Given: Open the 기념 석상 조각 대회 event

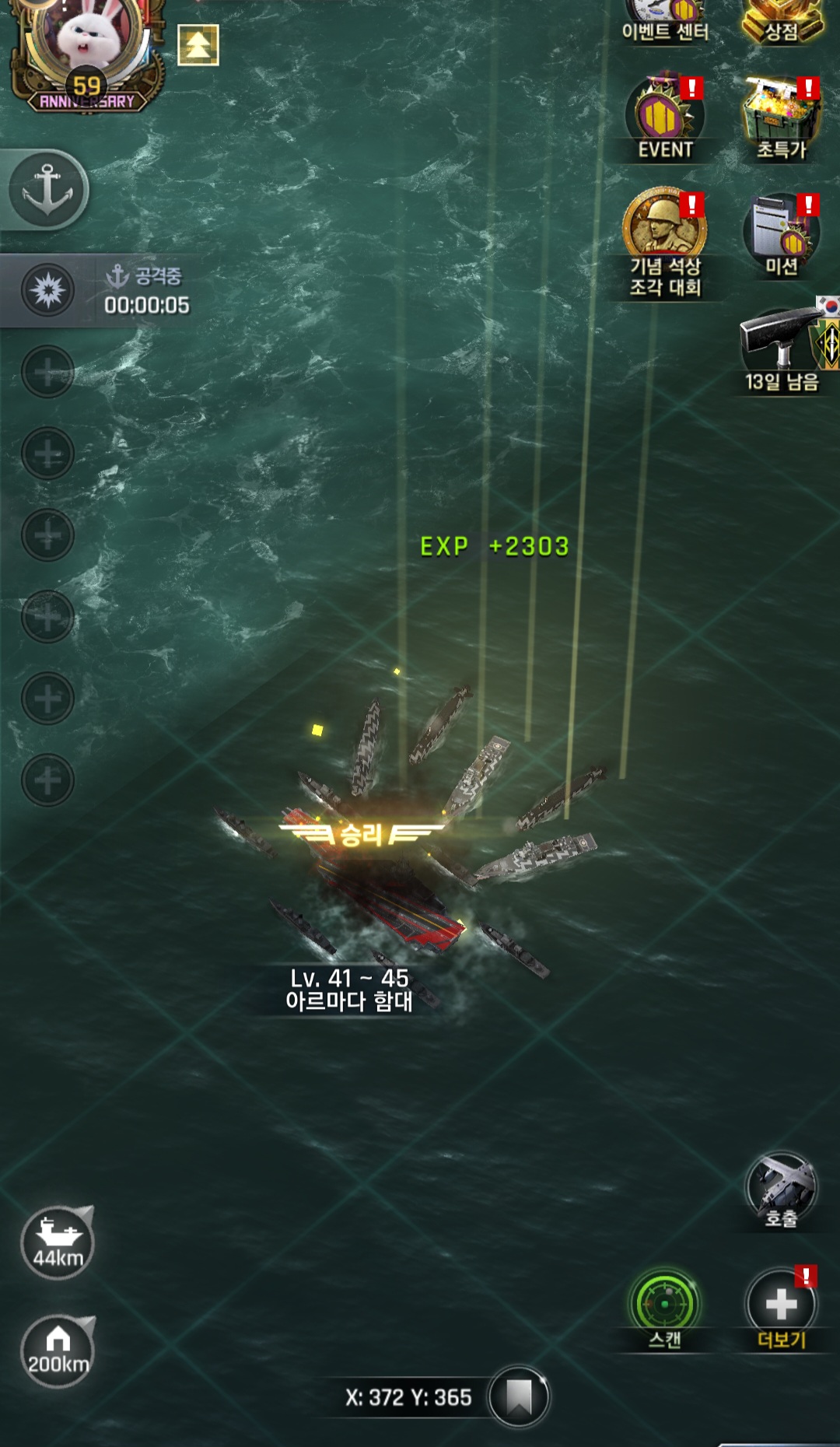Looking at the screenshot, I should click(x=665, y=243).
